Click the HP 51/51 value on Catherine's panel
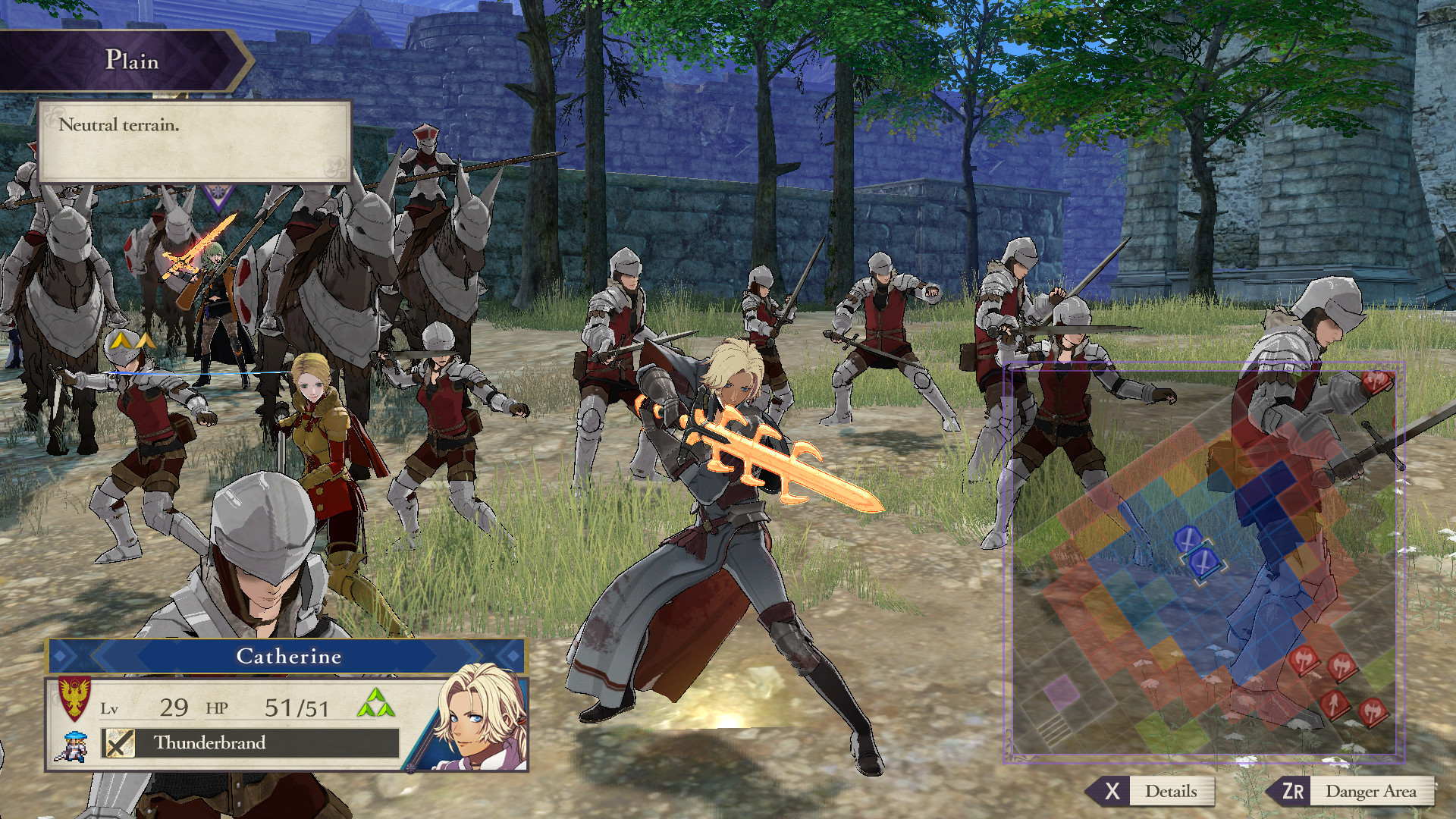Screen dimensions: 1456x819 tap(297, 709)
